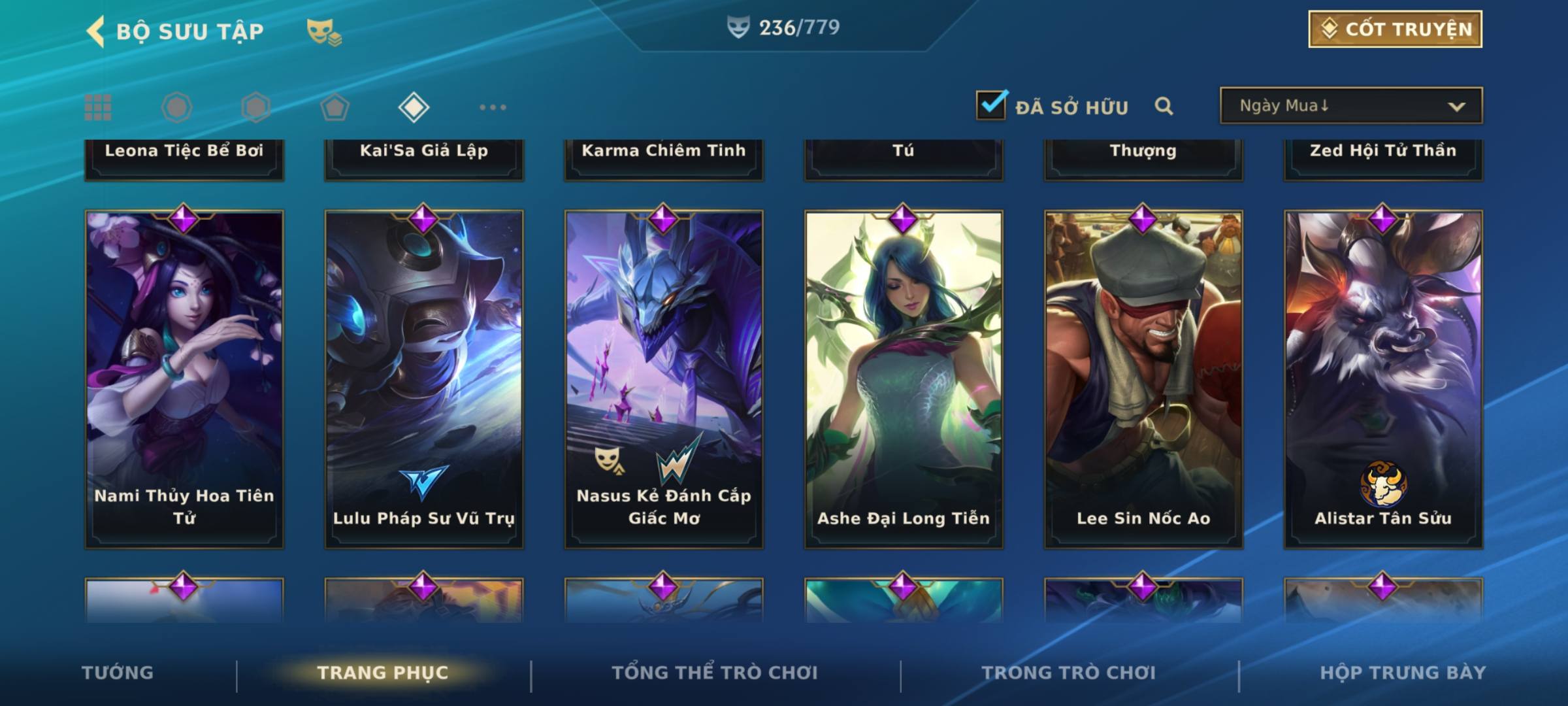Expand the Ngày Mua sort dropdown
The width and height of the screenshot is (1568, 706).
point(1350,106)
